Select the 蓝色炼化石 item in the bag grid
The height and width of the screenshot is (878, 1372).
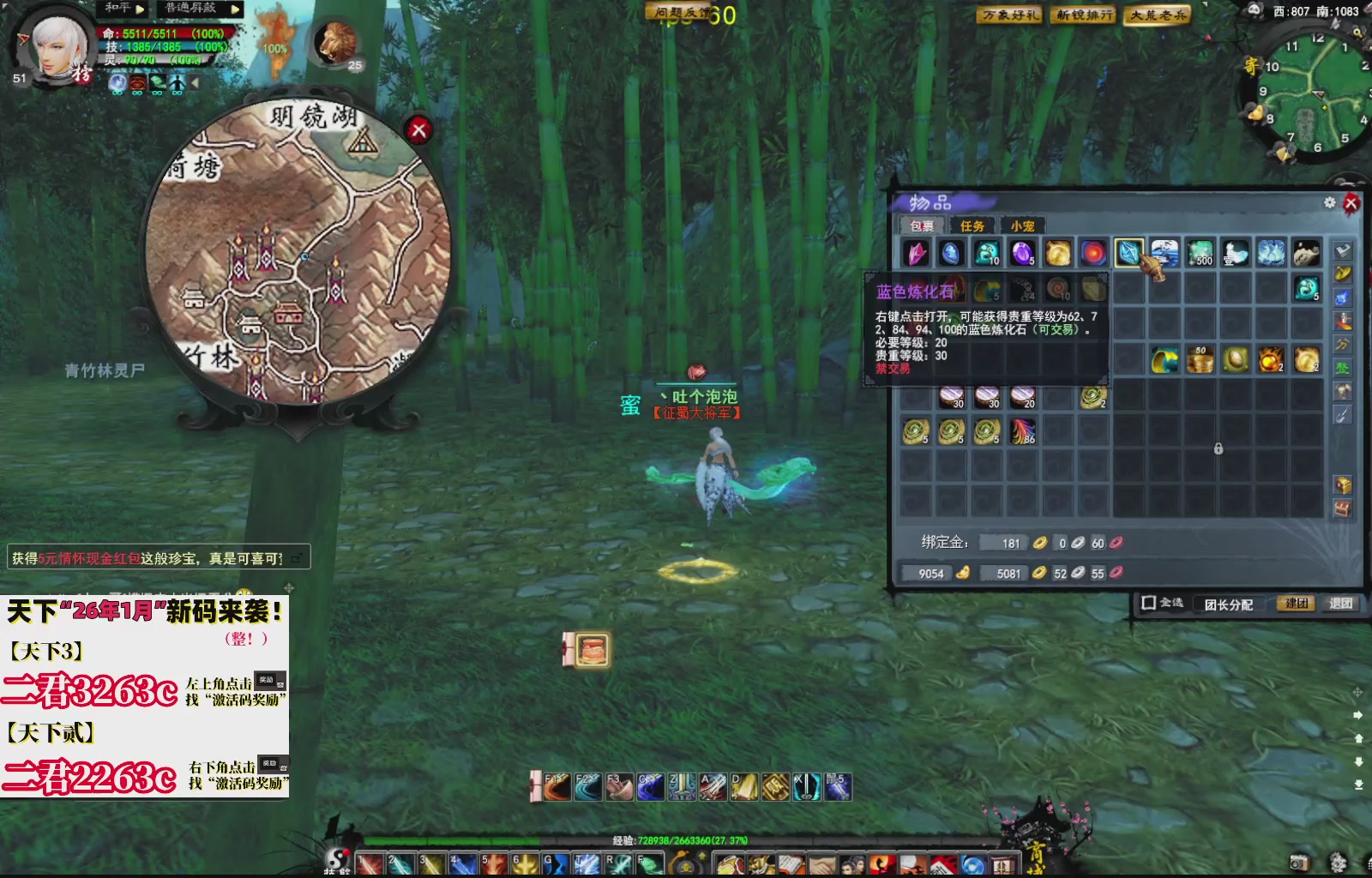coord(1128,251)
